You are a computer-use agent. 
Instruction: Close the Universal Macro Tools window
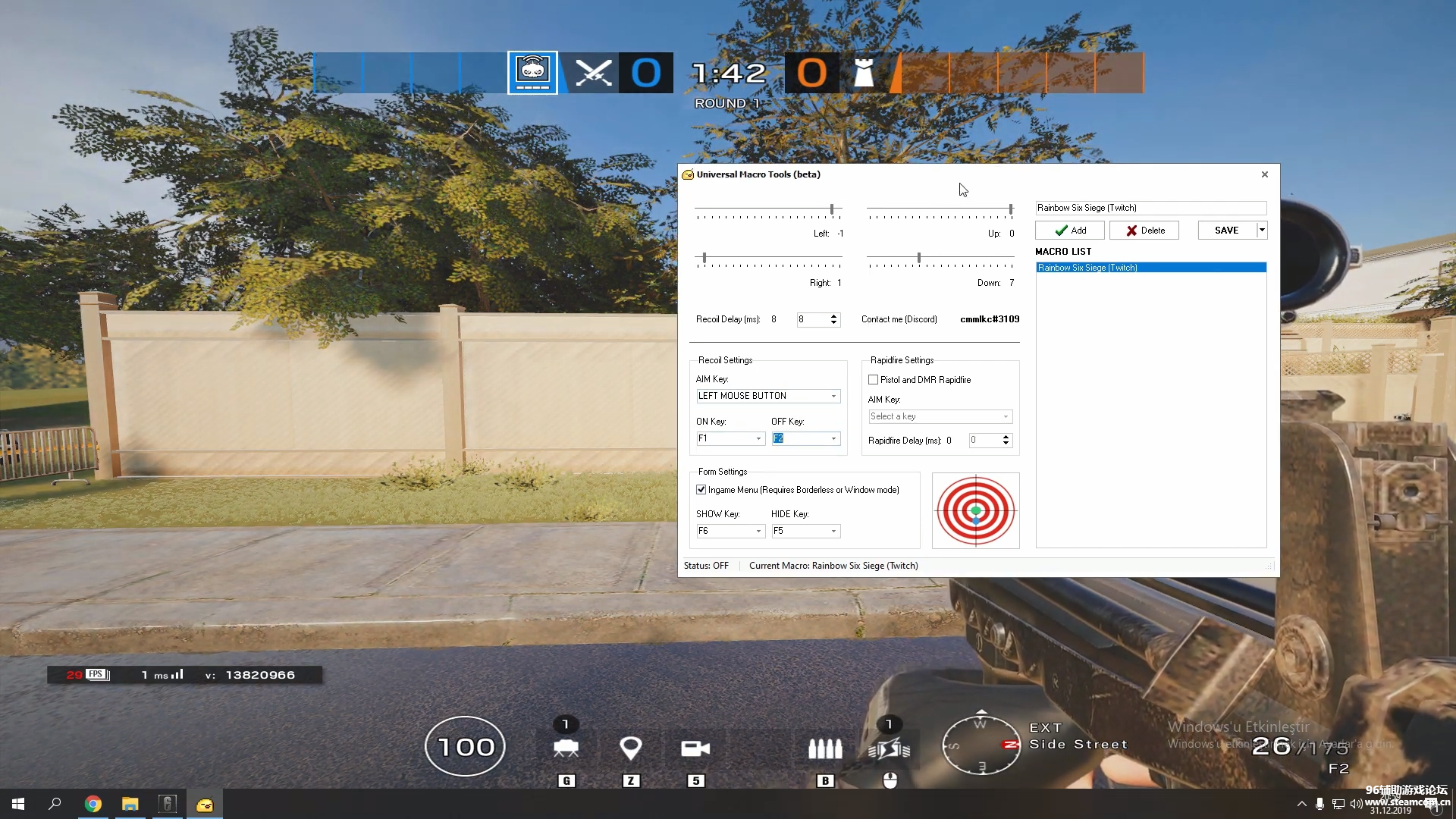click(1264, 174)
